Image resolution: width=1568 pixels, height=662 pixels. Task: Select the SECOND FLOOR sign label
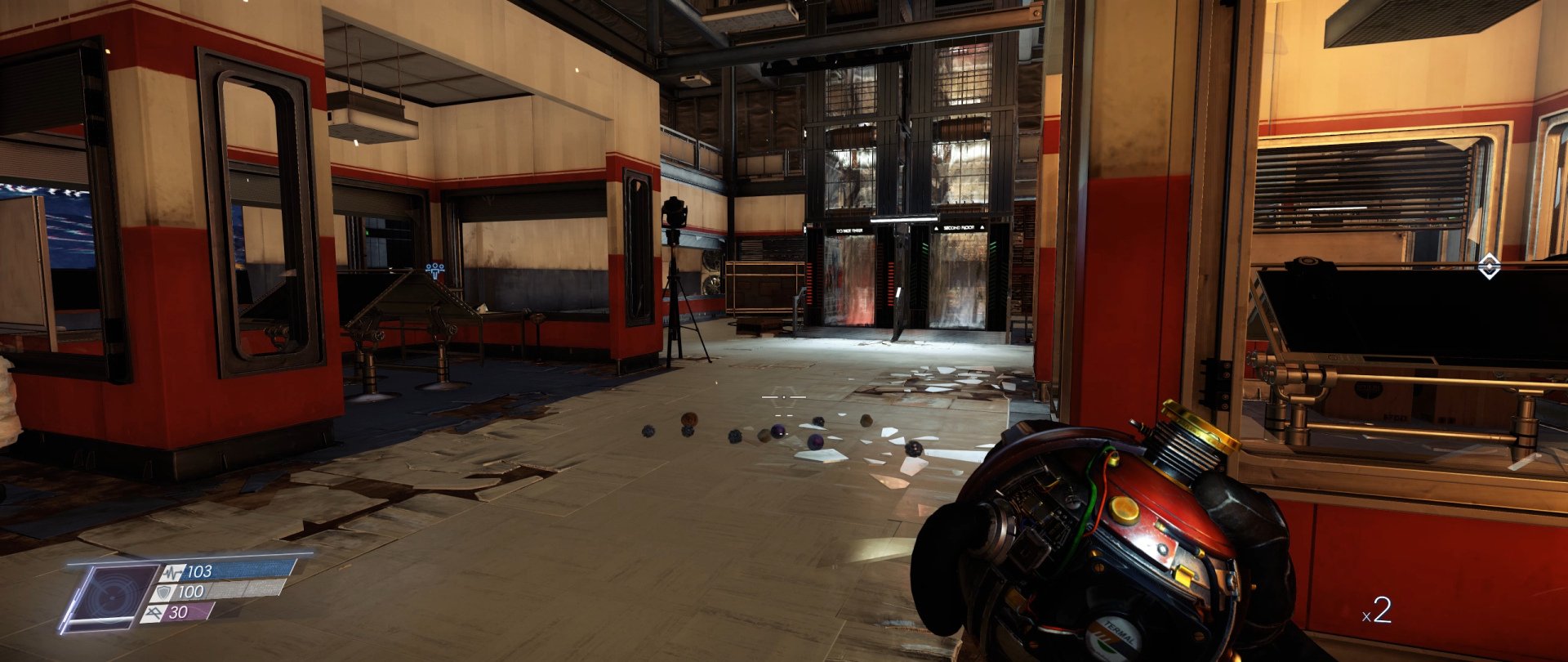point(960,227)
